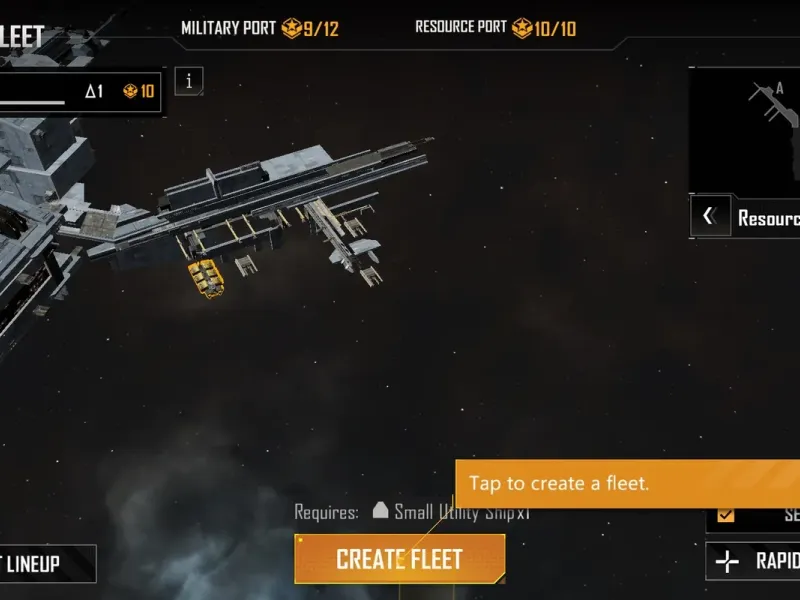This screenshot has height=600, width=800.
Task: Open the fleet info button
Action: [189, 81]
